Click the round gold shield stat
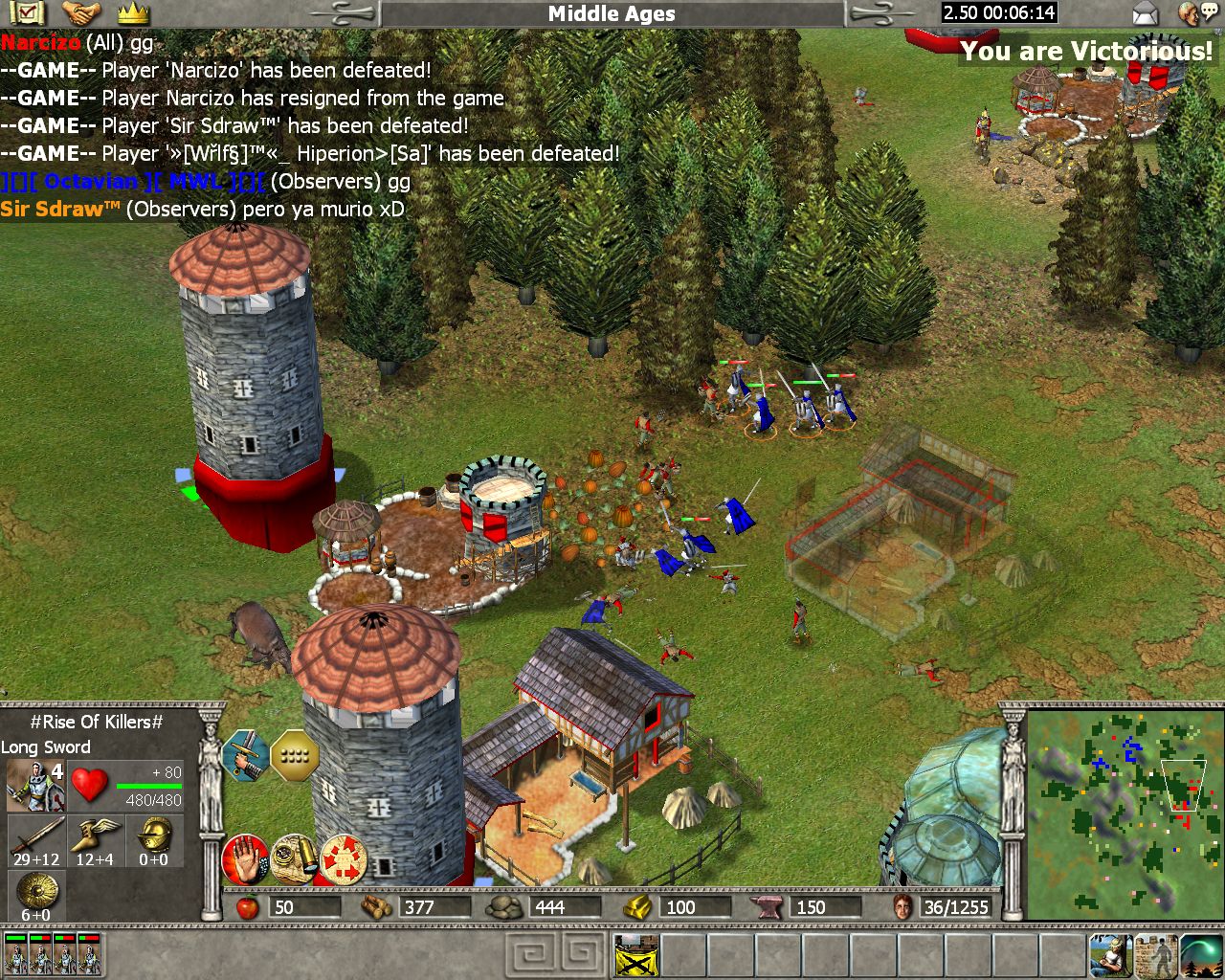Image resolution: width=1225 pixels, height=980 pixels. (x=36, y=892)
